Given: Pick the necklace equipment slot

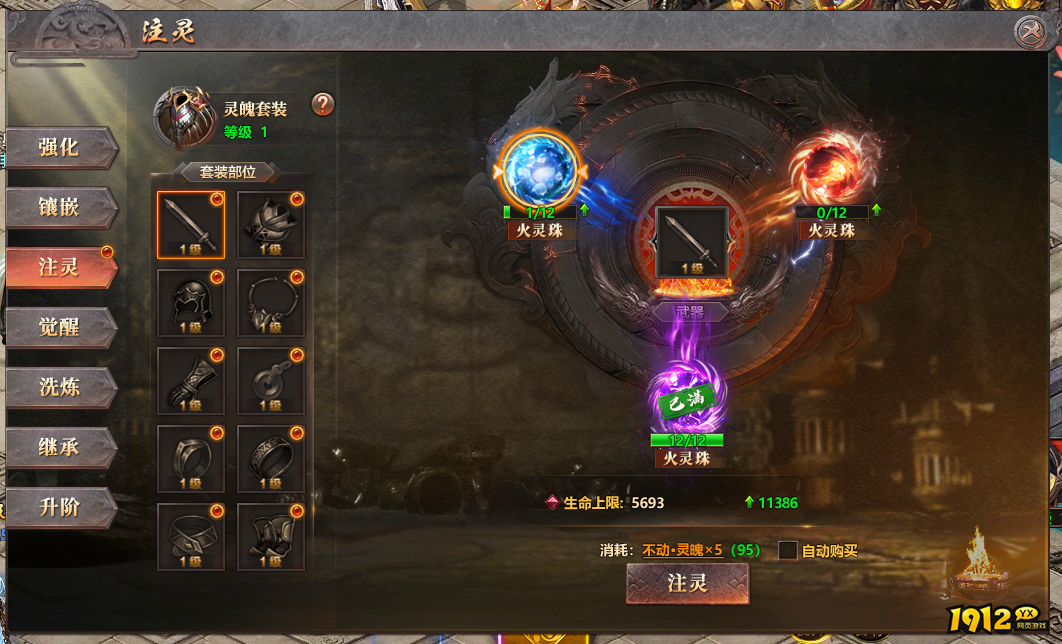Looking at the screenshot, I should (271, 303).
